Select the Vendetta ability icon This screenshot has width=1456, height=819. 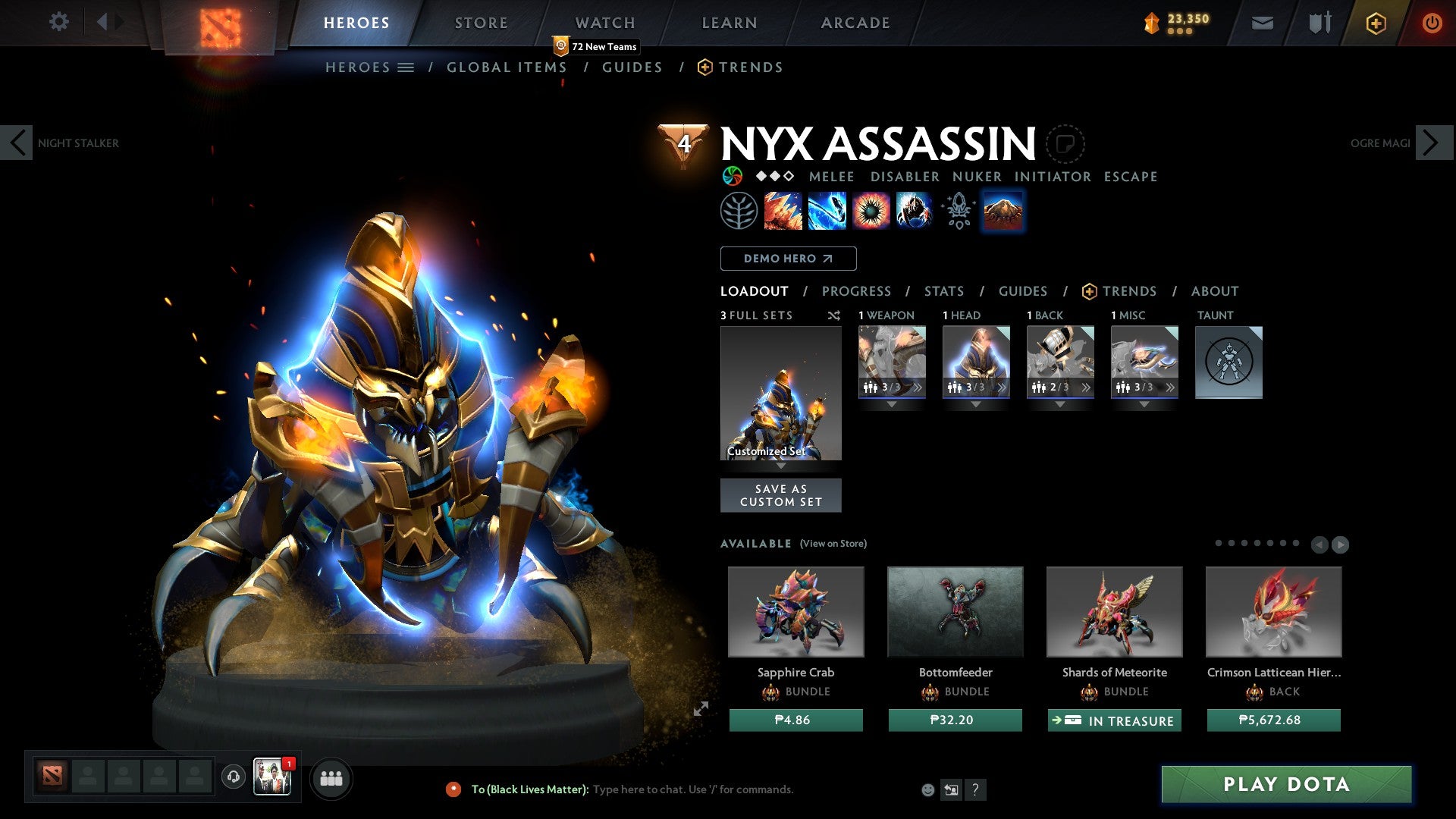pyautogui.click(x=913, y=211)
